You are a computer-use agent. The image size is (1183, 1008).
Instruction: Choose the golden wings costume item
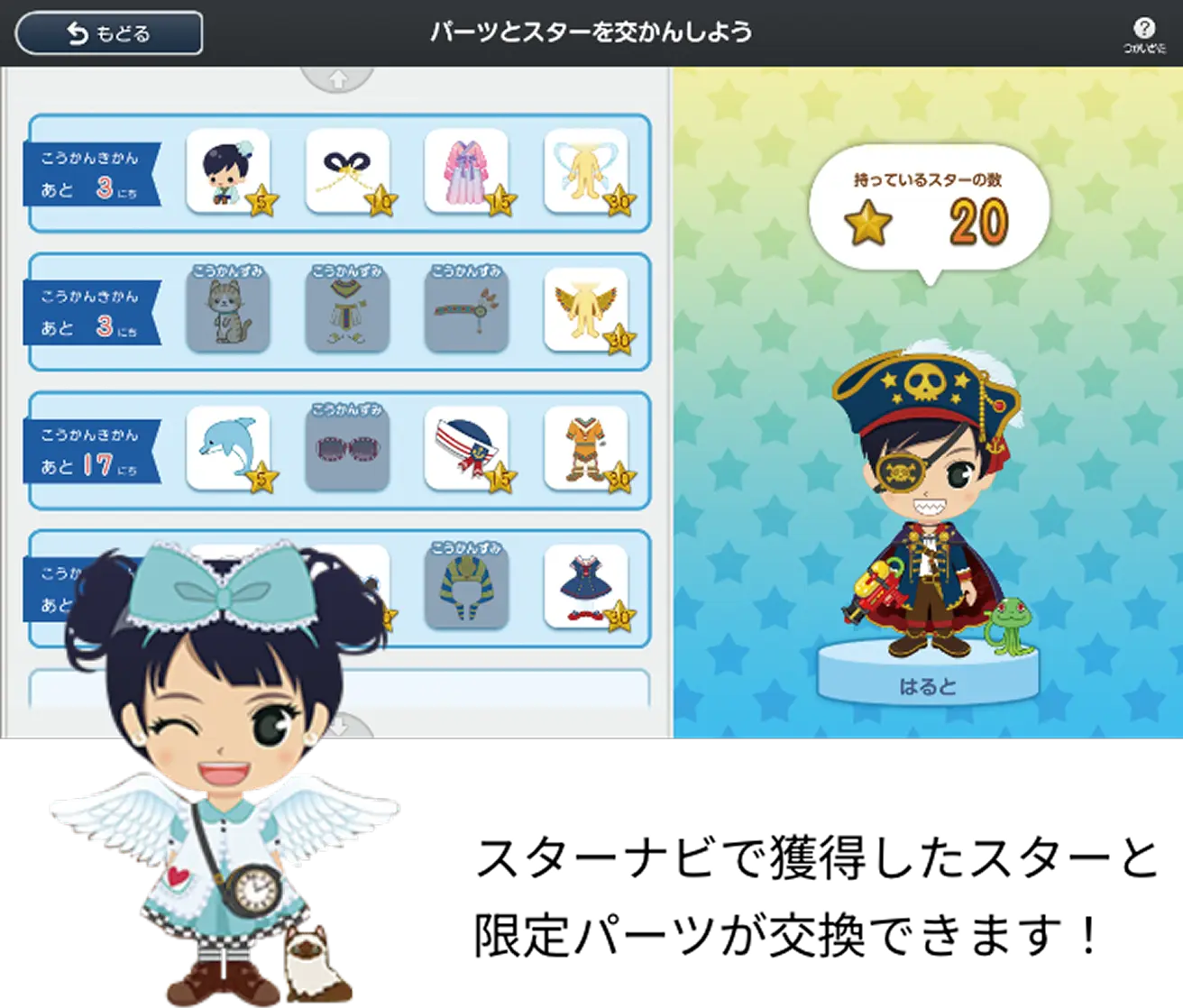click(586, 309)
